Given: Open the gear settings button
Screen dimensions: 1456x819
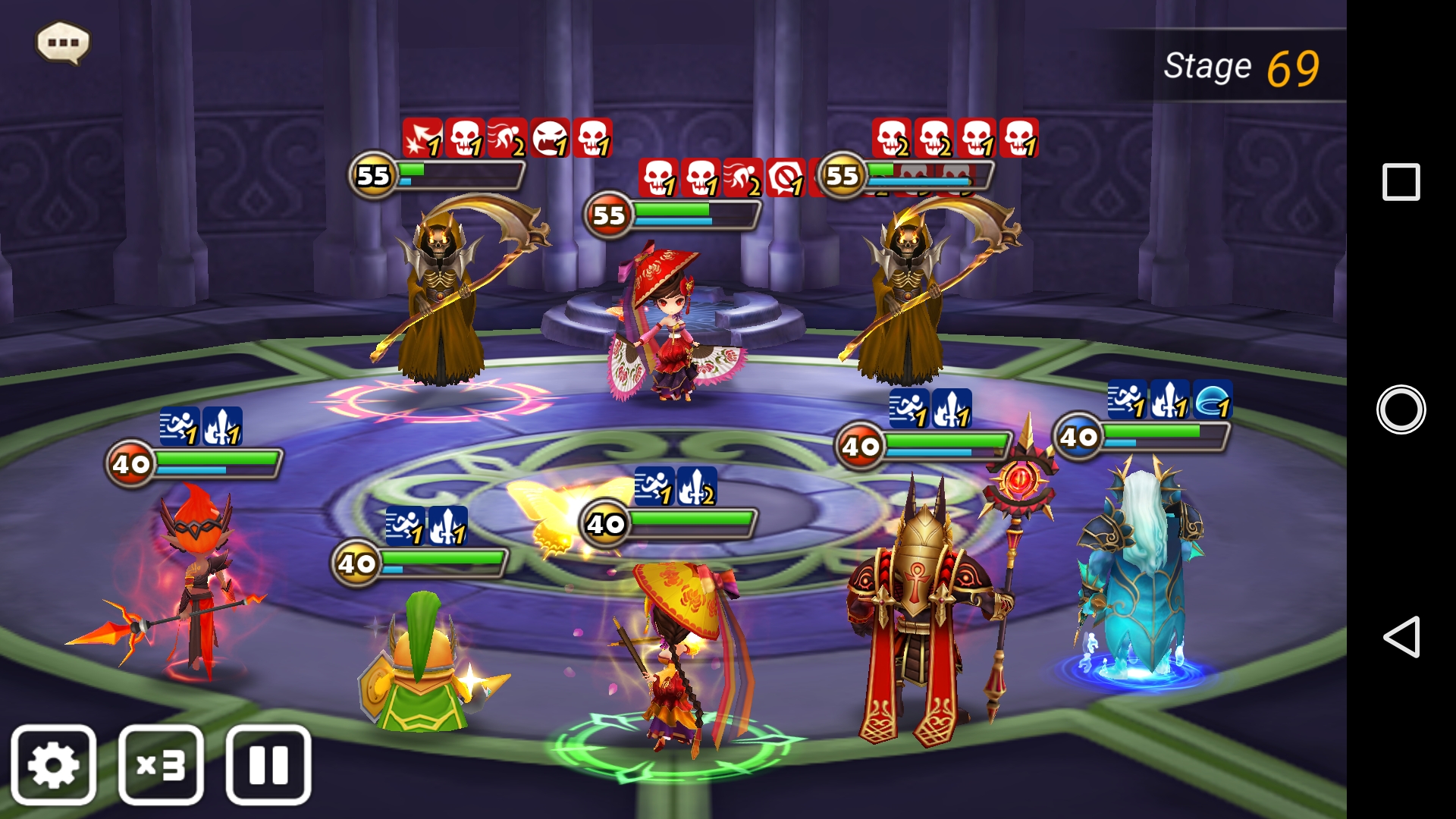Looking at the screenshot, I should [53, 764].
